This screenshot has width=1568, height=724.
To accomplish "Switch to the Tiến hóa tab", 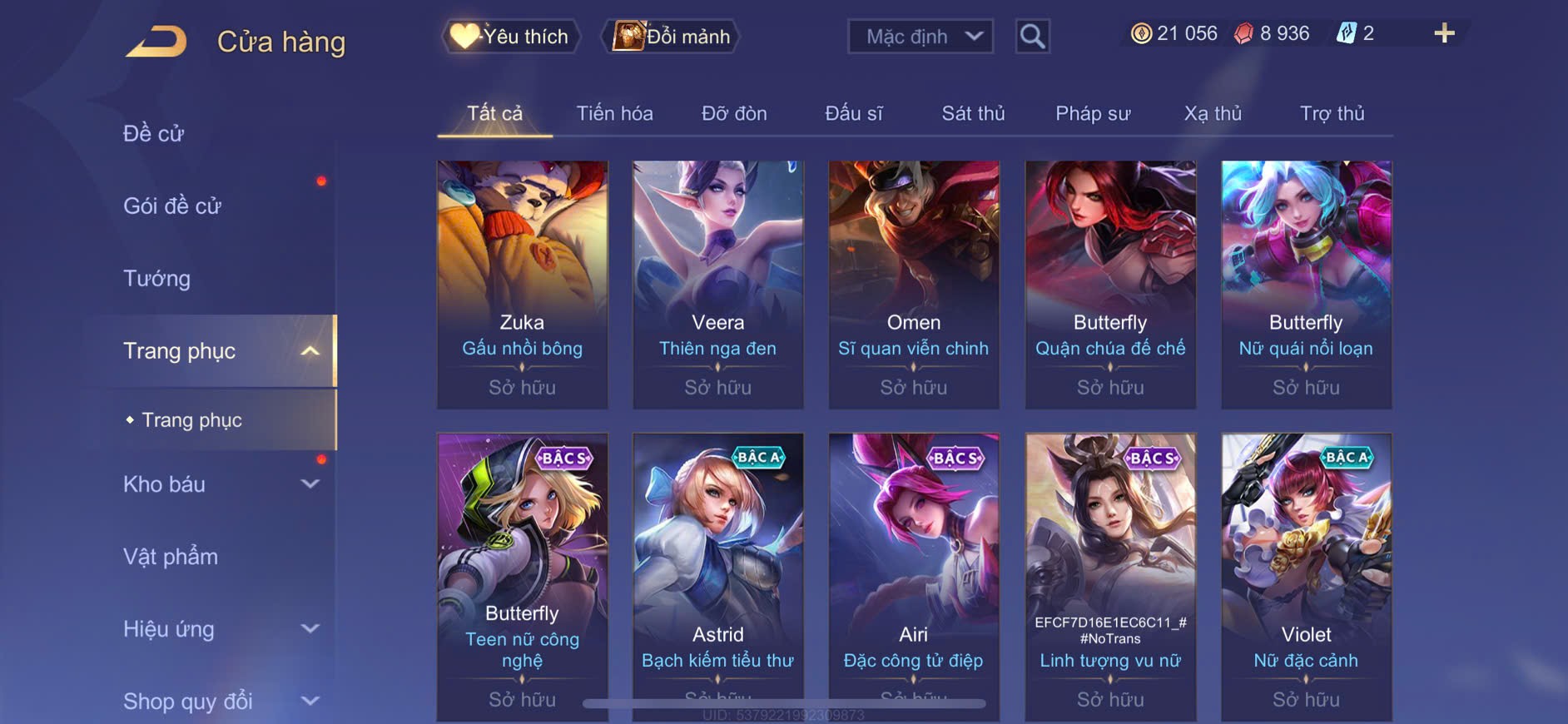I will tap(614, 113).
